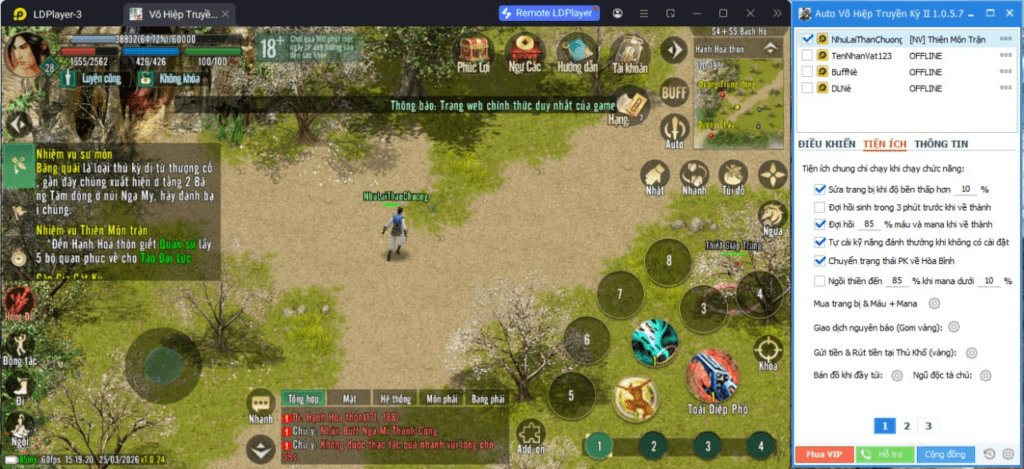This screenshot has height=469, width=1024.
Task: Mount the horse with the Ngựa button
Action: 771,215
